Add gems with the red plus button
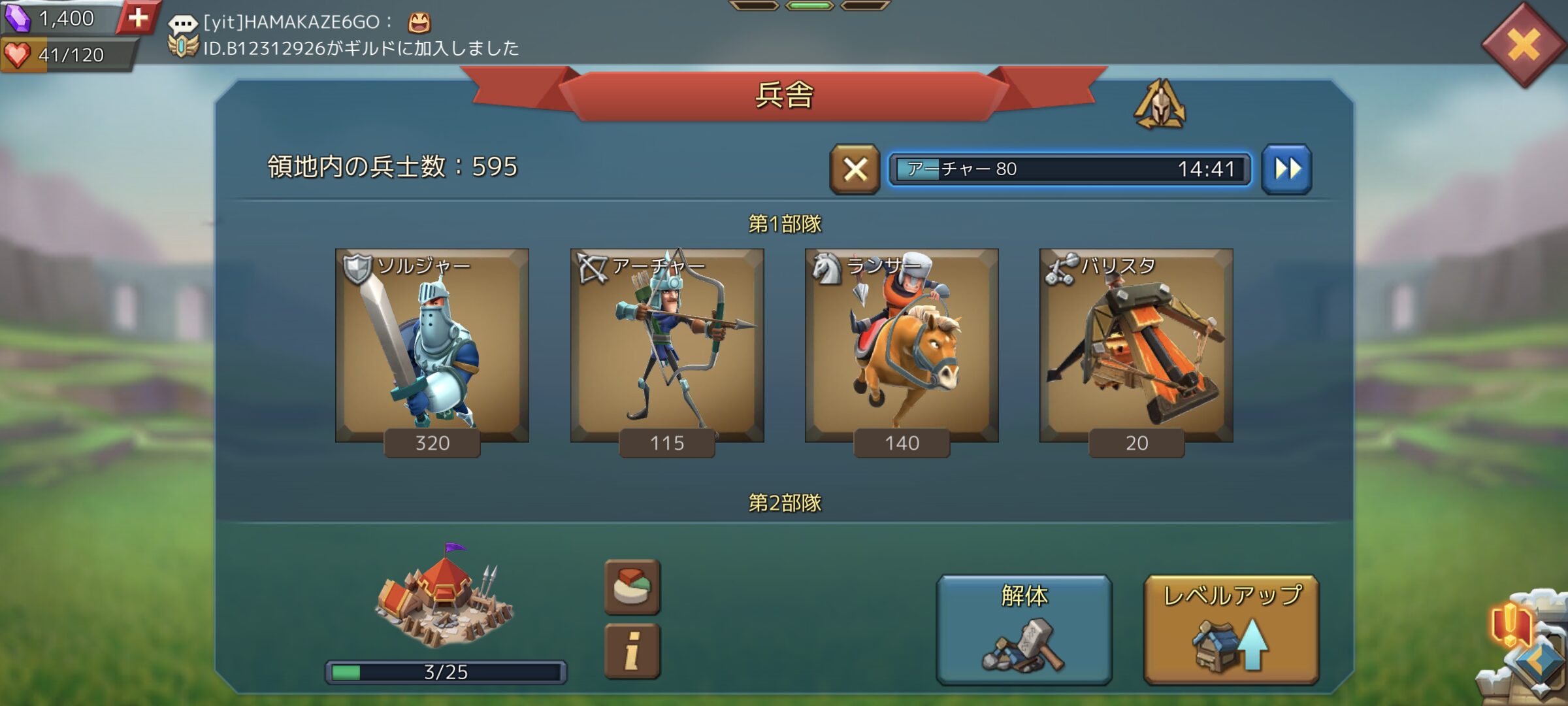1568x706 pixels. click(138, 18)
